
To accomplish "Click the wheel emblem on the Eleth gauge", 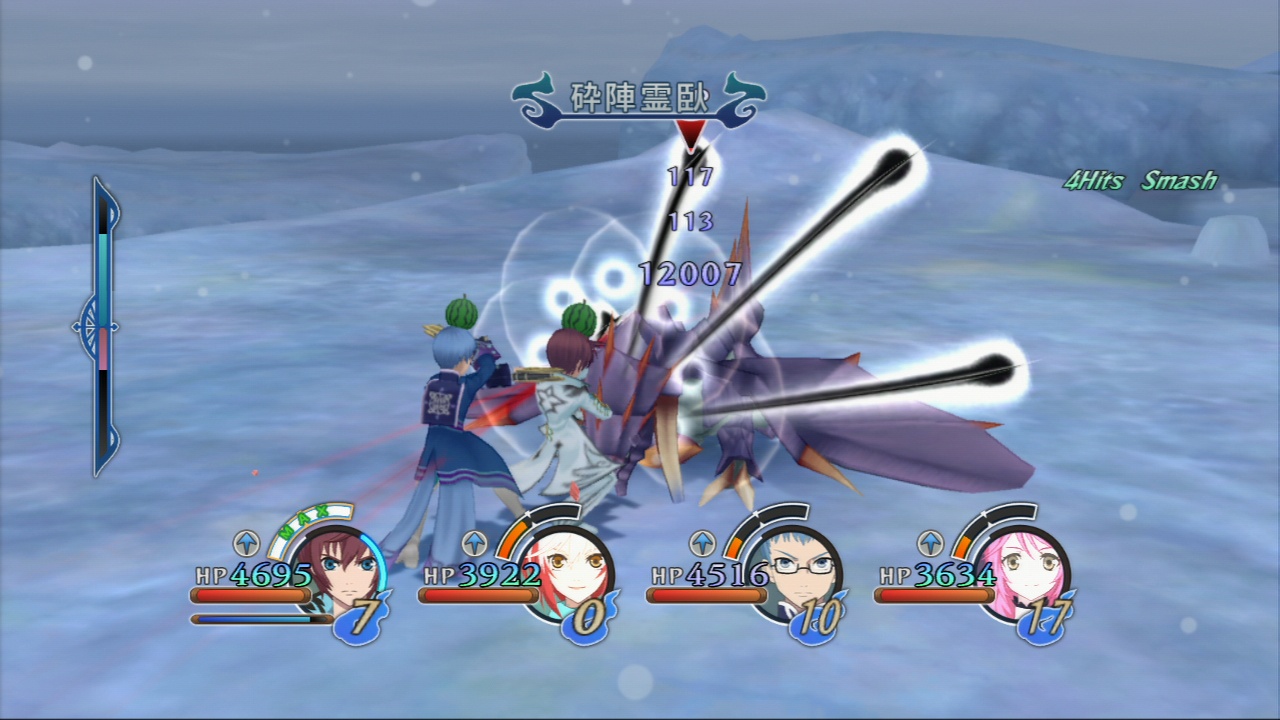I will (x=97, y=327).
